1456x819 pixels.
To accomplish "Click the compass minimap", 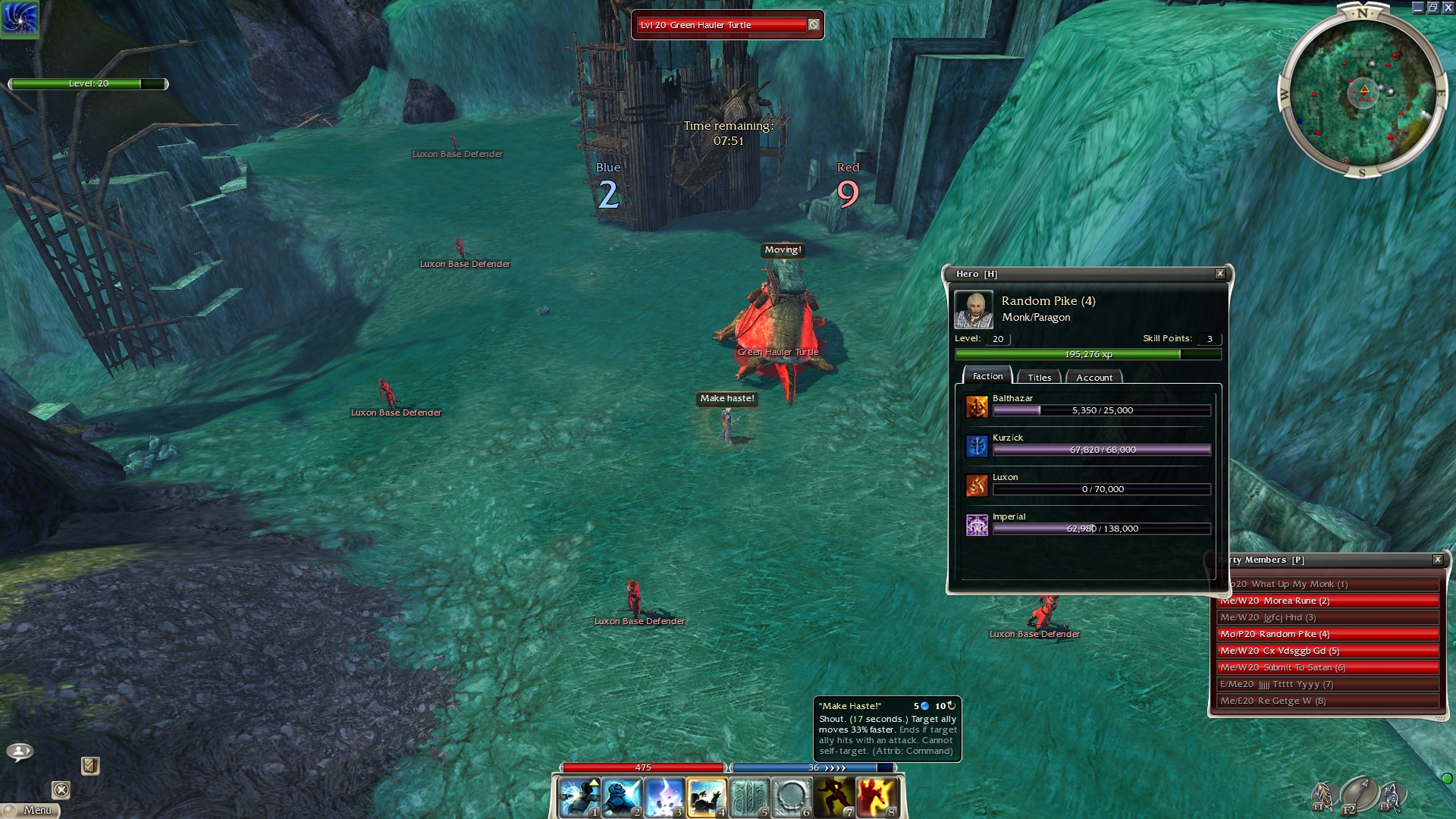I will [1363, 93].
